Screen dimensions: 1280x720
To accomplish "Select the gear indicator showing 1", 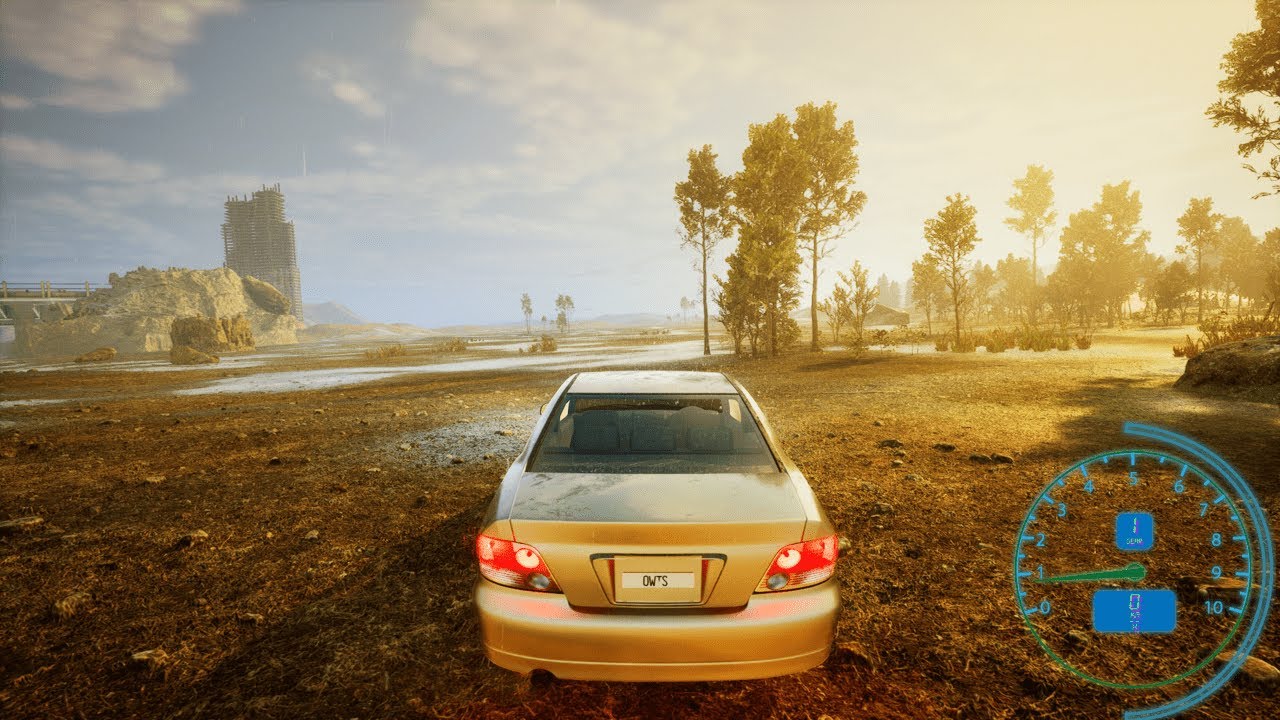I will 1135,527.
